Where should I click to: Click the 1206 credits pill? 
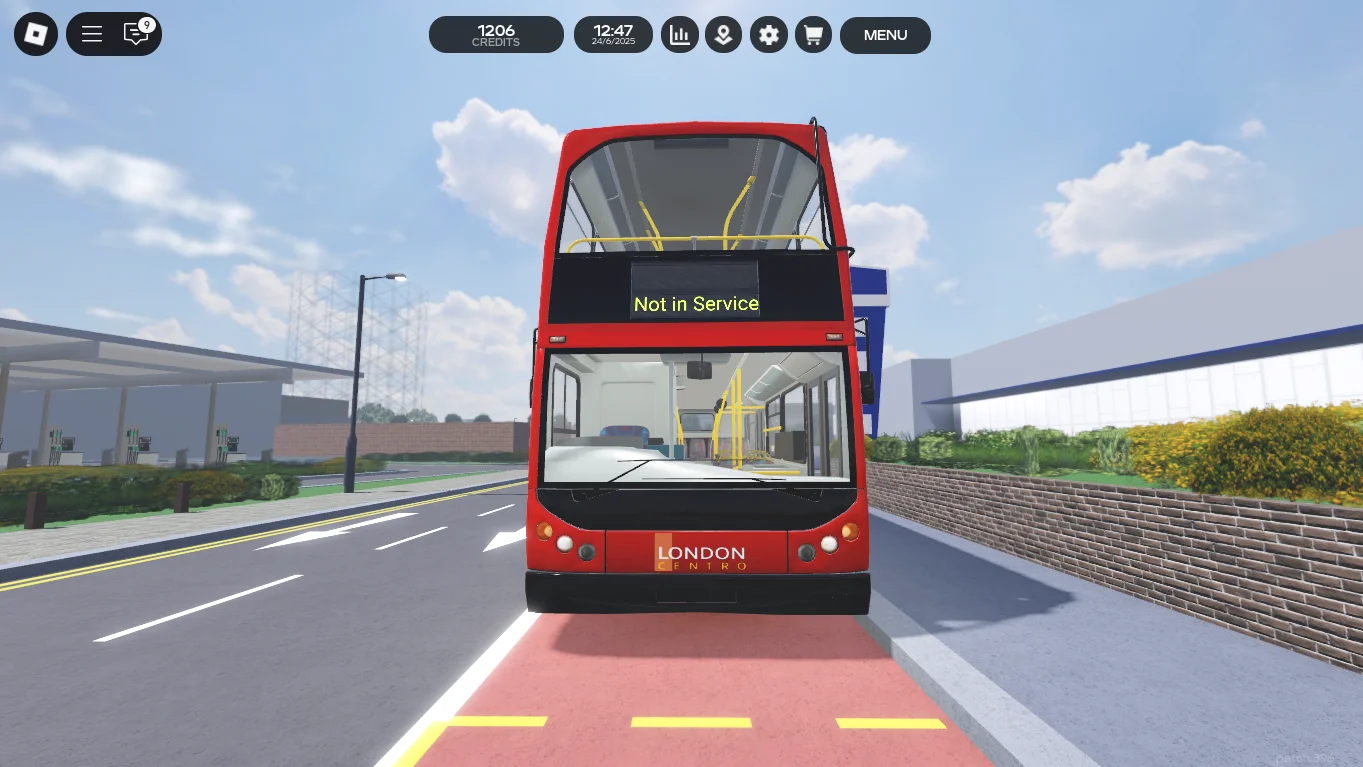pyautogui.click(x=496, y=35)
